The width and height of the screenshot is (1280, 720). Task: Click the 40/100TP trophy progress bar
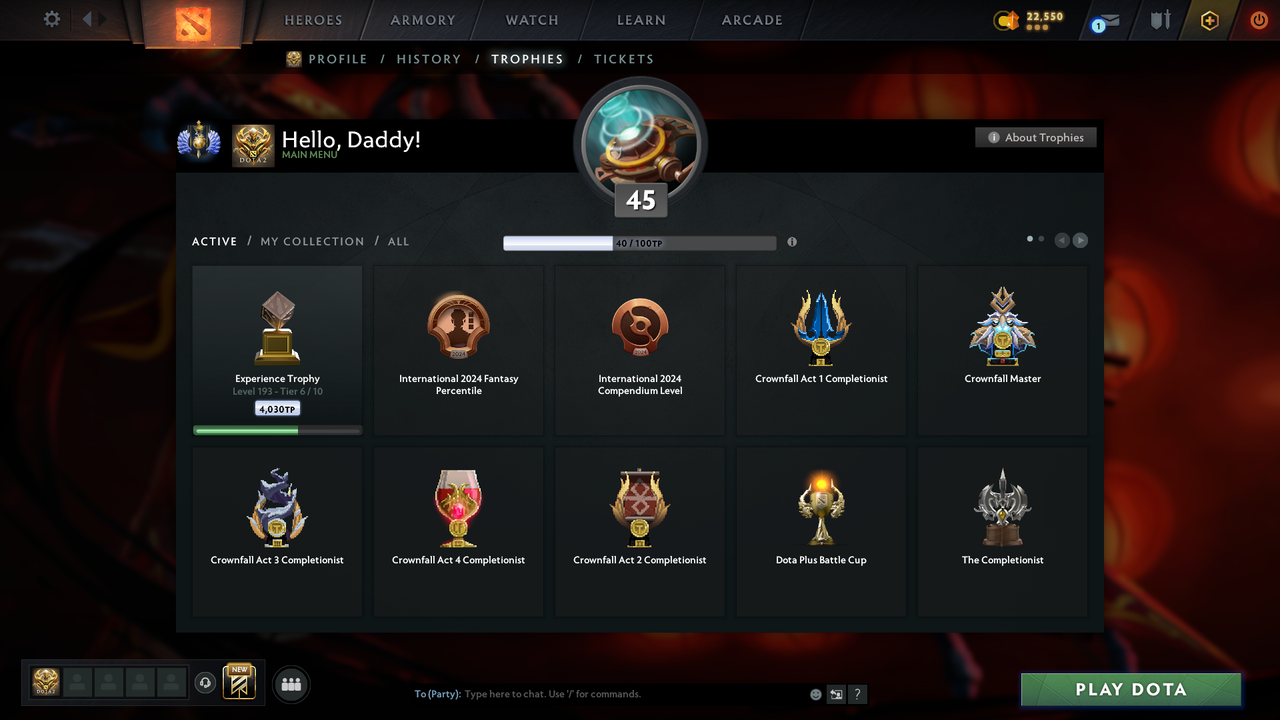click(640, 242)
